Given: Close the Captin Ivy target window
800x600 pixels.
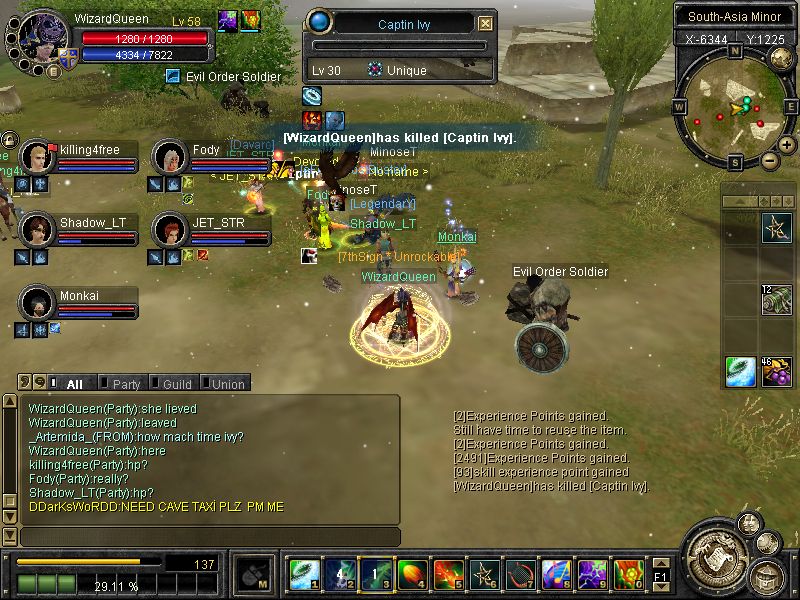Looking at the screenshot, I should click(x=485, y=23).
